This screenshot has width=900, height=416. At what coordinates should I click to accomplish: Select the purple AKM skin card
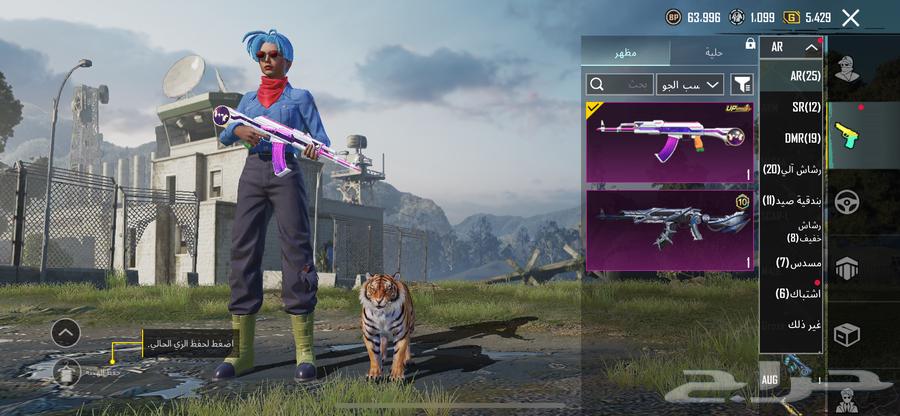pos(669,141)
